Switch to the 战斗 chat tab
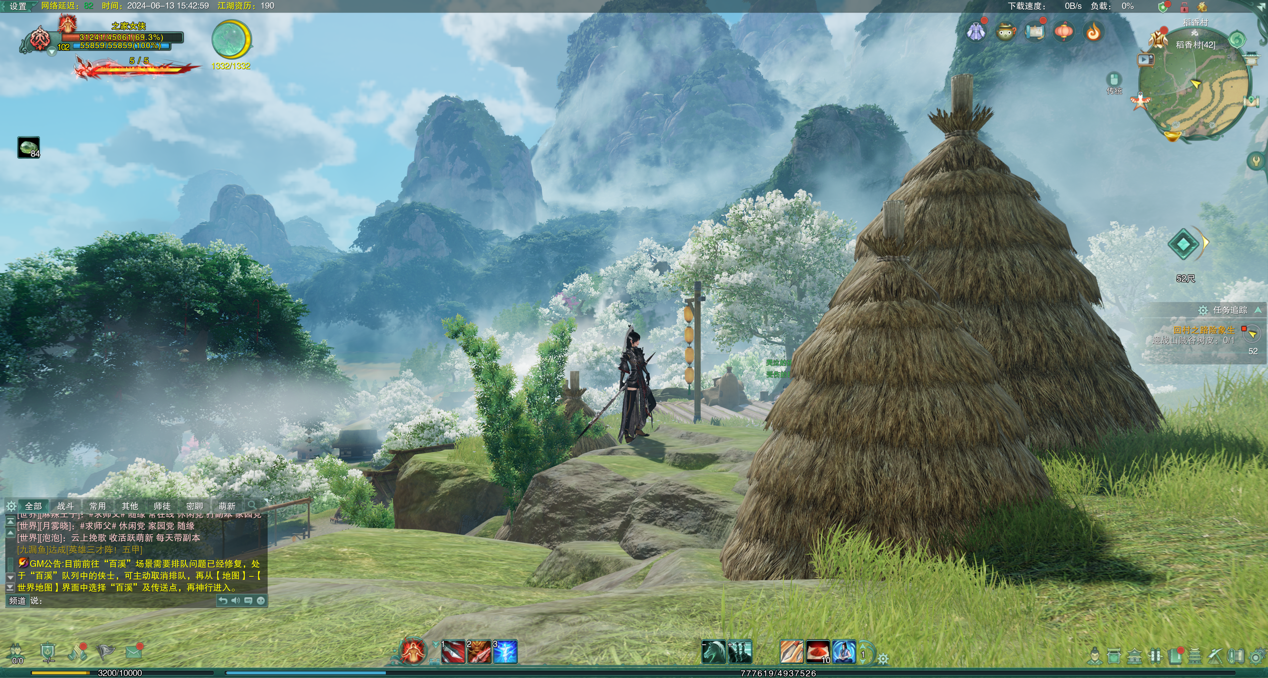1268x678 pixels. 65,507
